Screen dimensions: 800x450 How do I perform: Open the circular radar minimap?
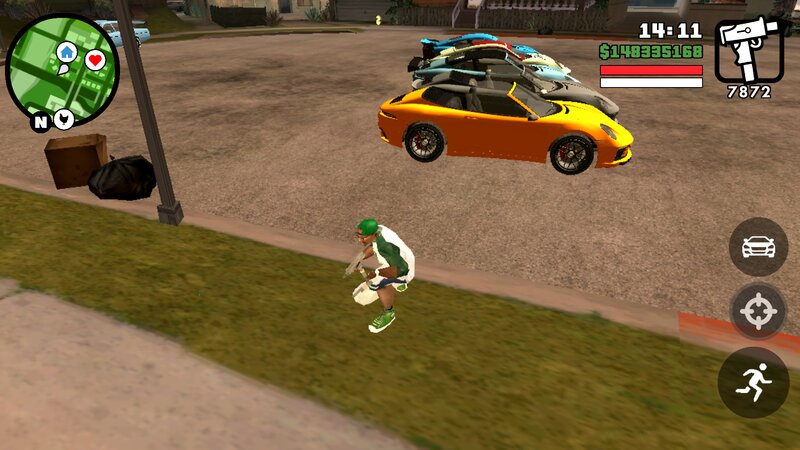[x=62, y=70]
